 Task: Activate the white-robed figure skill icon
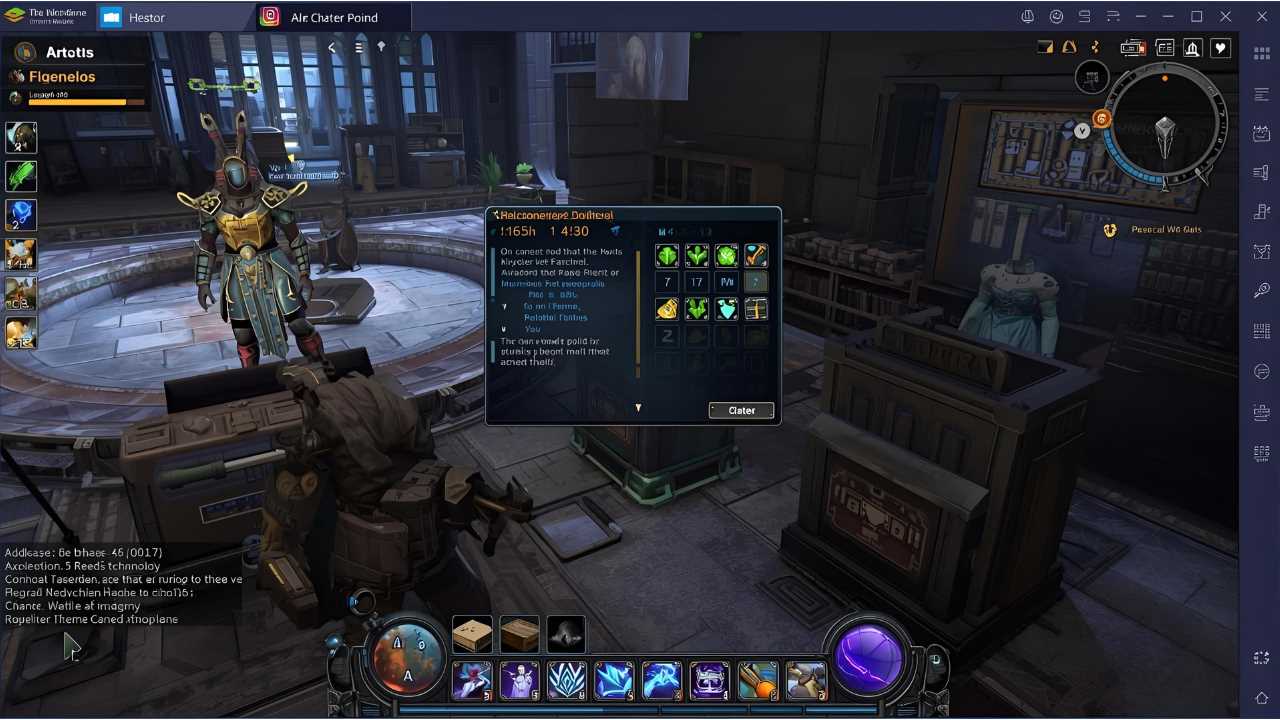tap(519, 680)
